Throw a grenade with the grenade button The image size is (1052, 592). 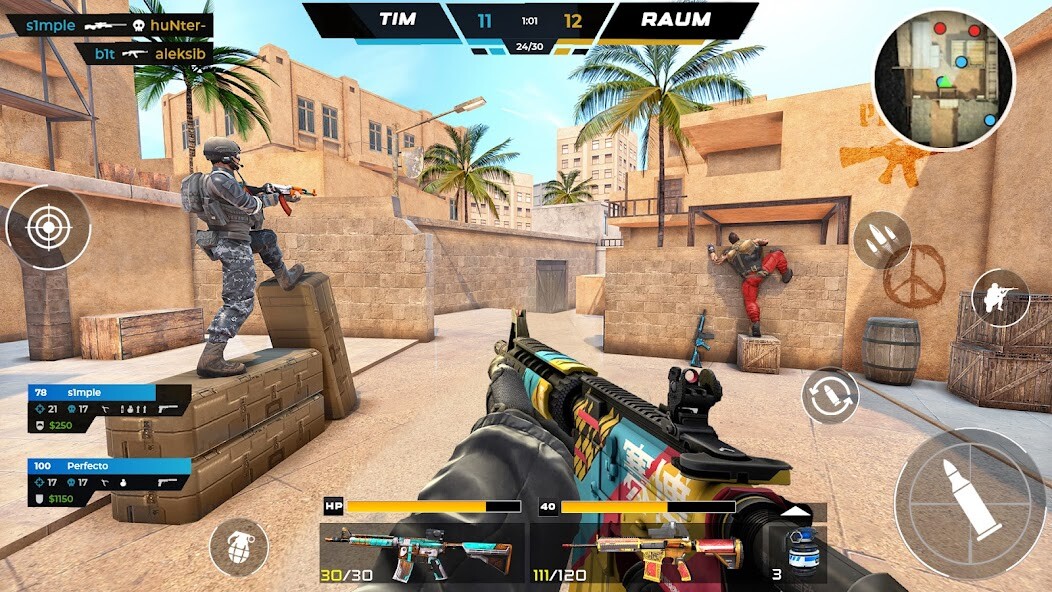238,547
